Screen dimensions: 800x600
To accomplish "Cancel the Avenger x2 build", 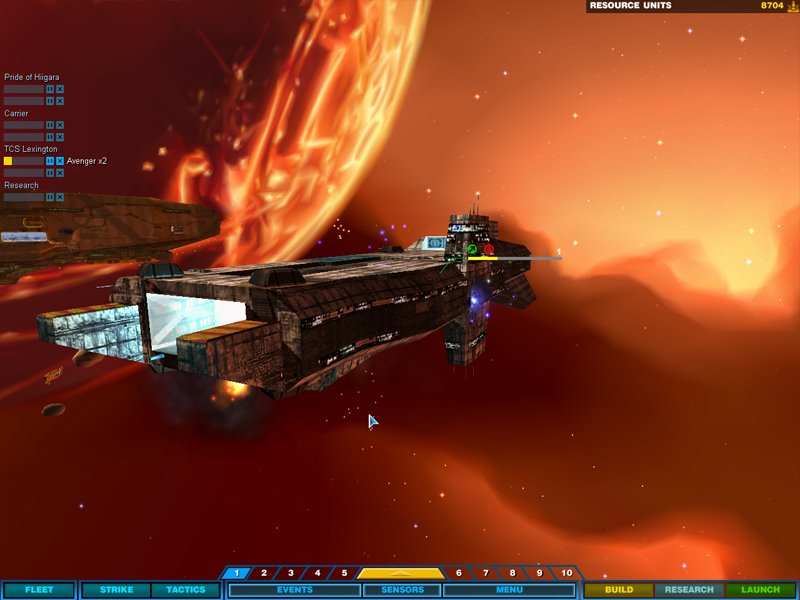I will pos(60,161).
